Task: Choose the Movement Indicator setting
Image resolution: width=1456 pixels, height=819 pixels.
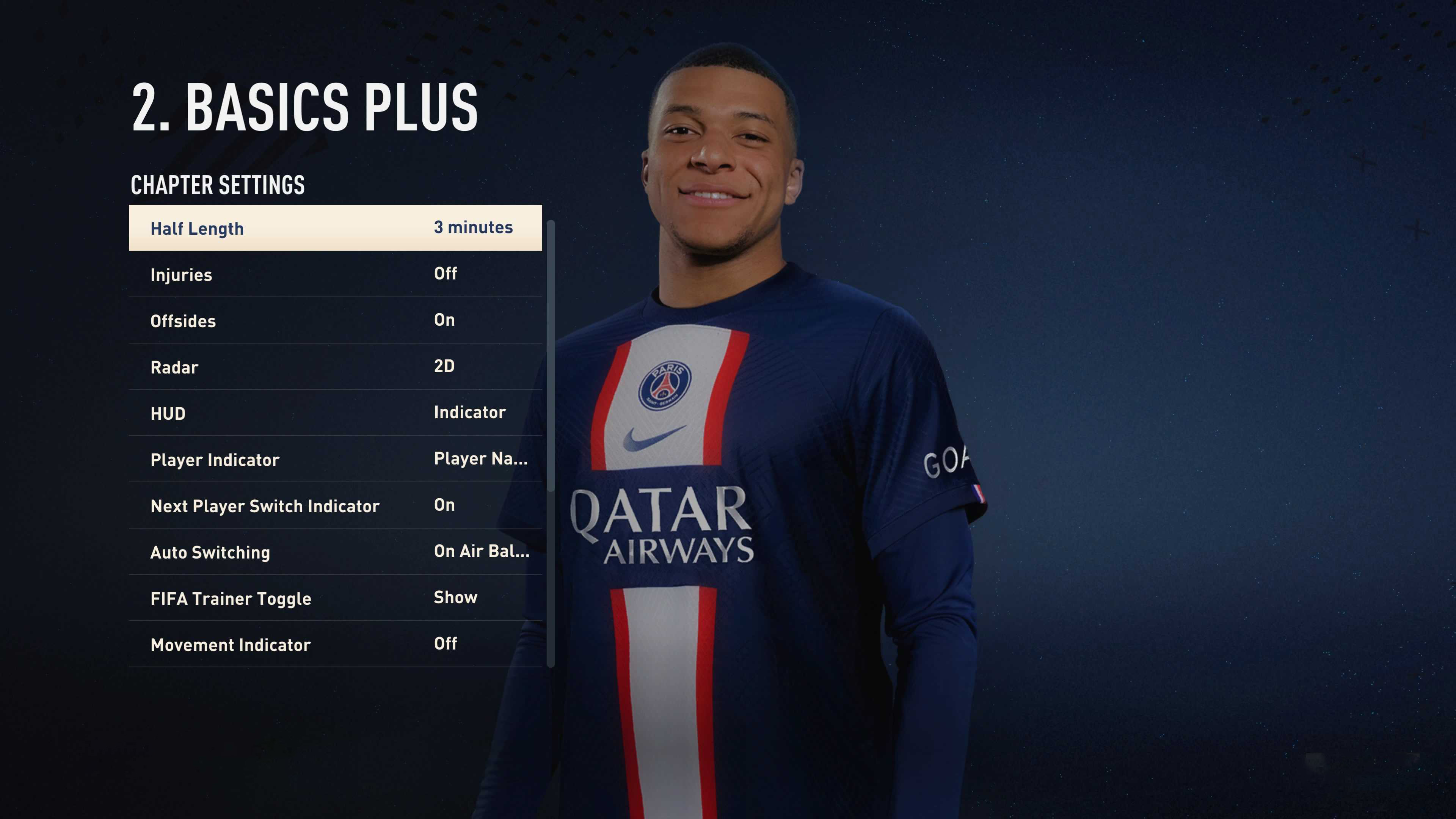Action: pyautogui.click(x=334, y=644)
